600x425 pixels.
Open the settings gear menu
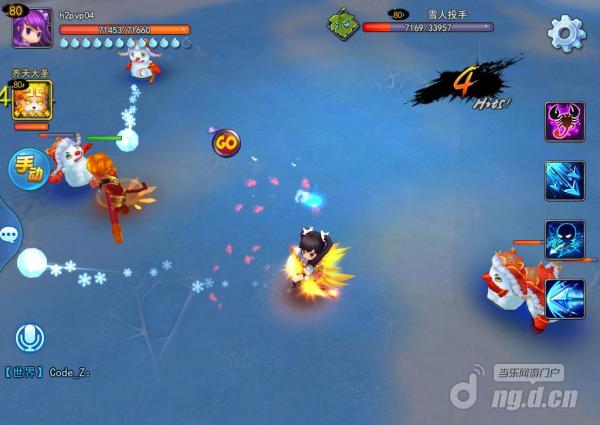tap(566, 33)
